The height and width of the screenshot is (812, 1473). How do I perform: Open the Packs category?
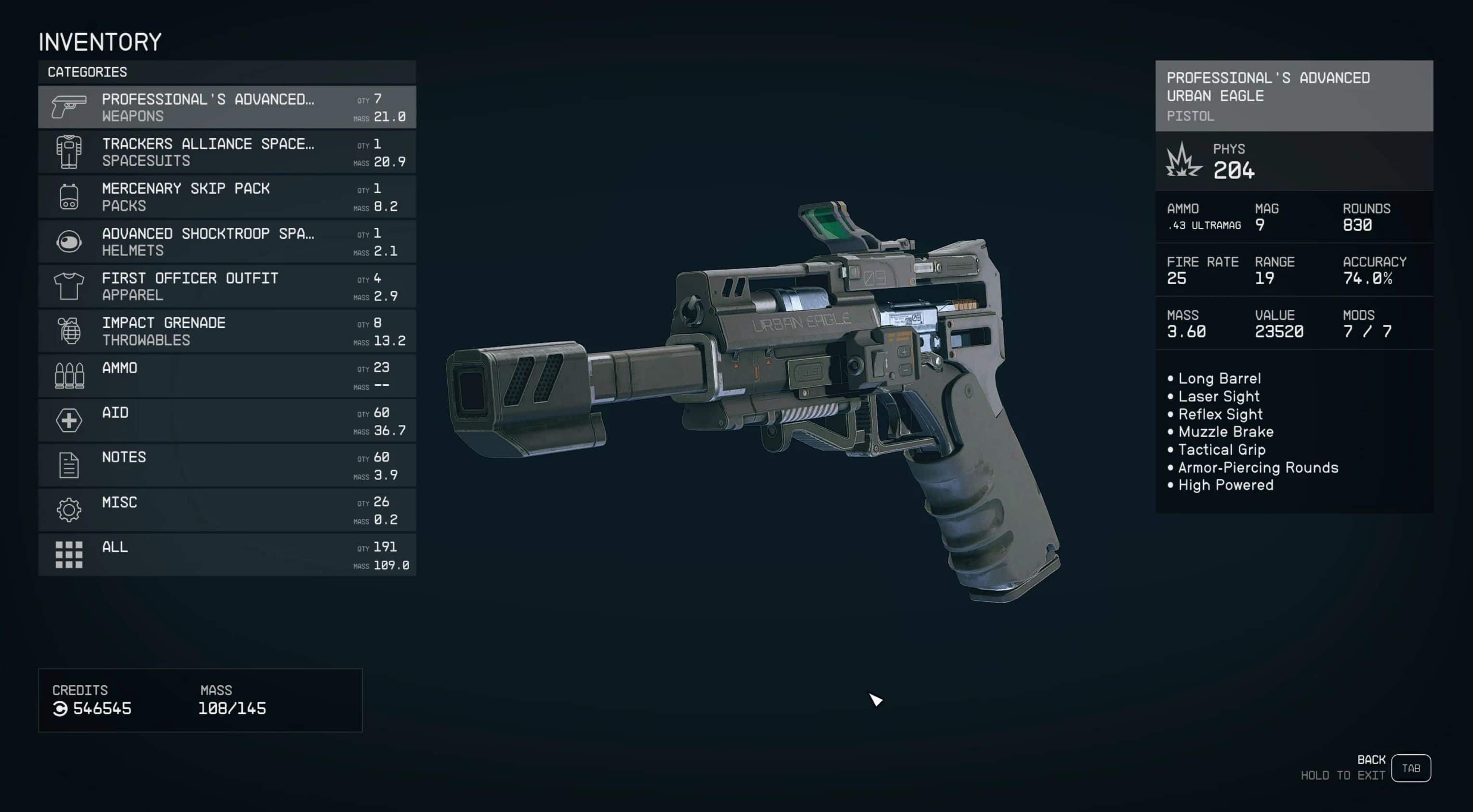tap(226, 196)
